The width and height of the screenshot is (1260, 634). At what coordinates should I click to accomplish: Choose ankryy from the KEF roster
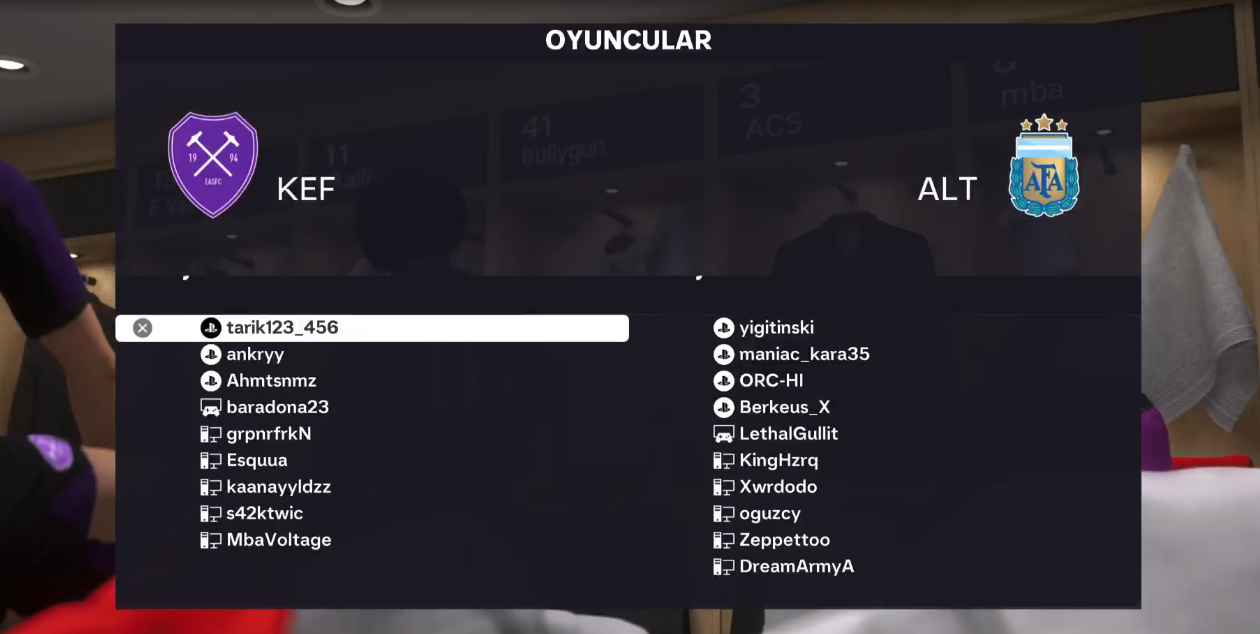(x=255, y=354)
